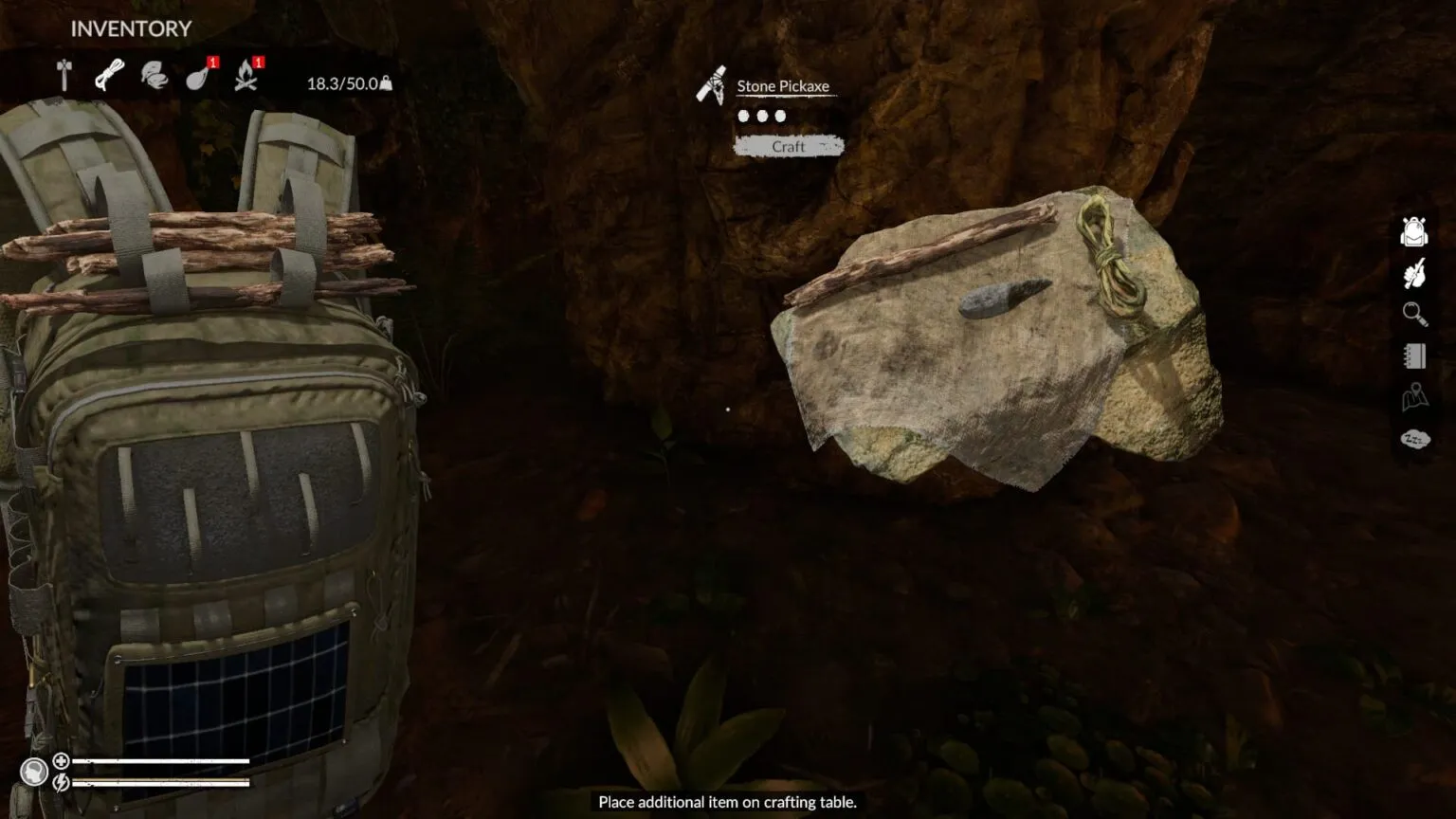Open the leaves resource category icon
1456x819 pixels.
tap(153, 73)
